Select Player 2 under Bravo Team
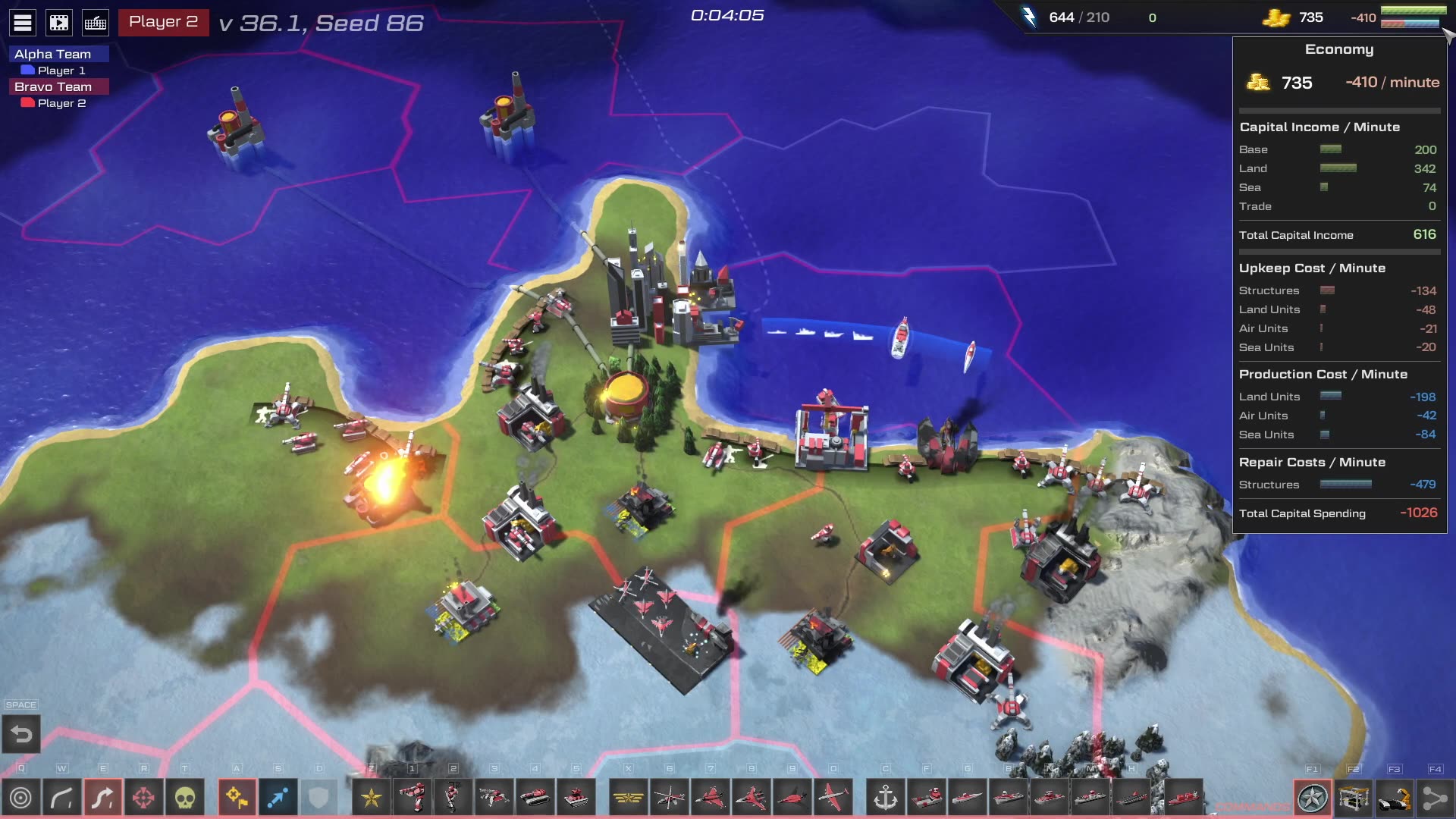Image resolution: width=1456 pixels, height=819 pixels. click(61, 103)
